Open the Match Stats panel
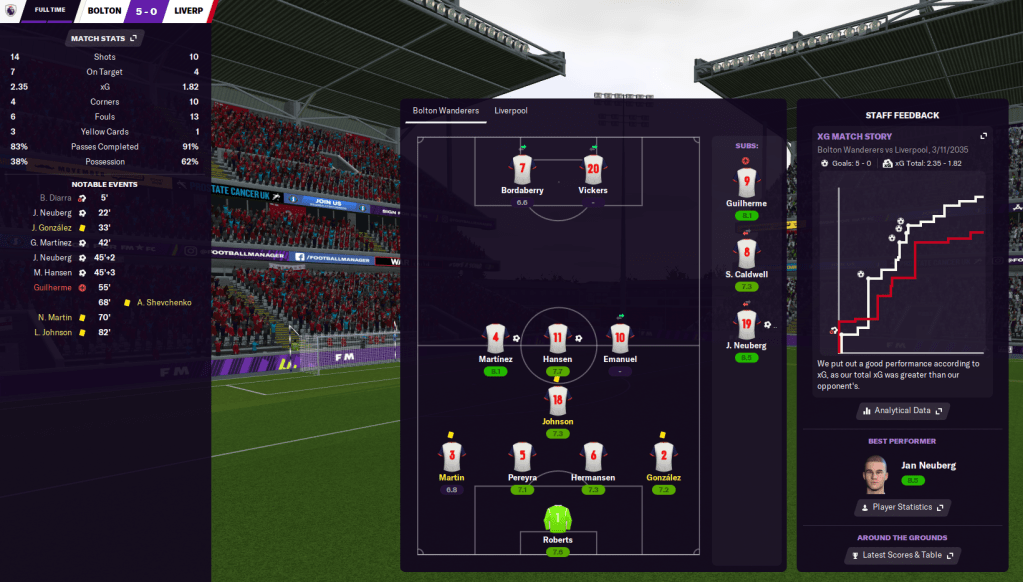Screen dimensions: 1023x582 coord(105,39)
